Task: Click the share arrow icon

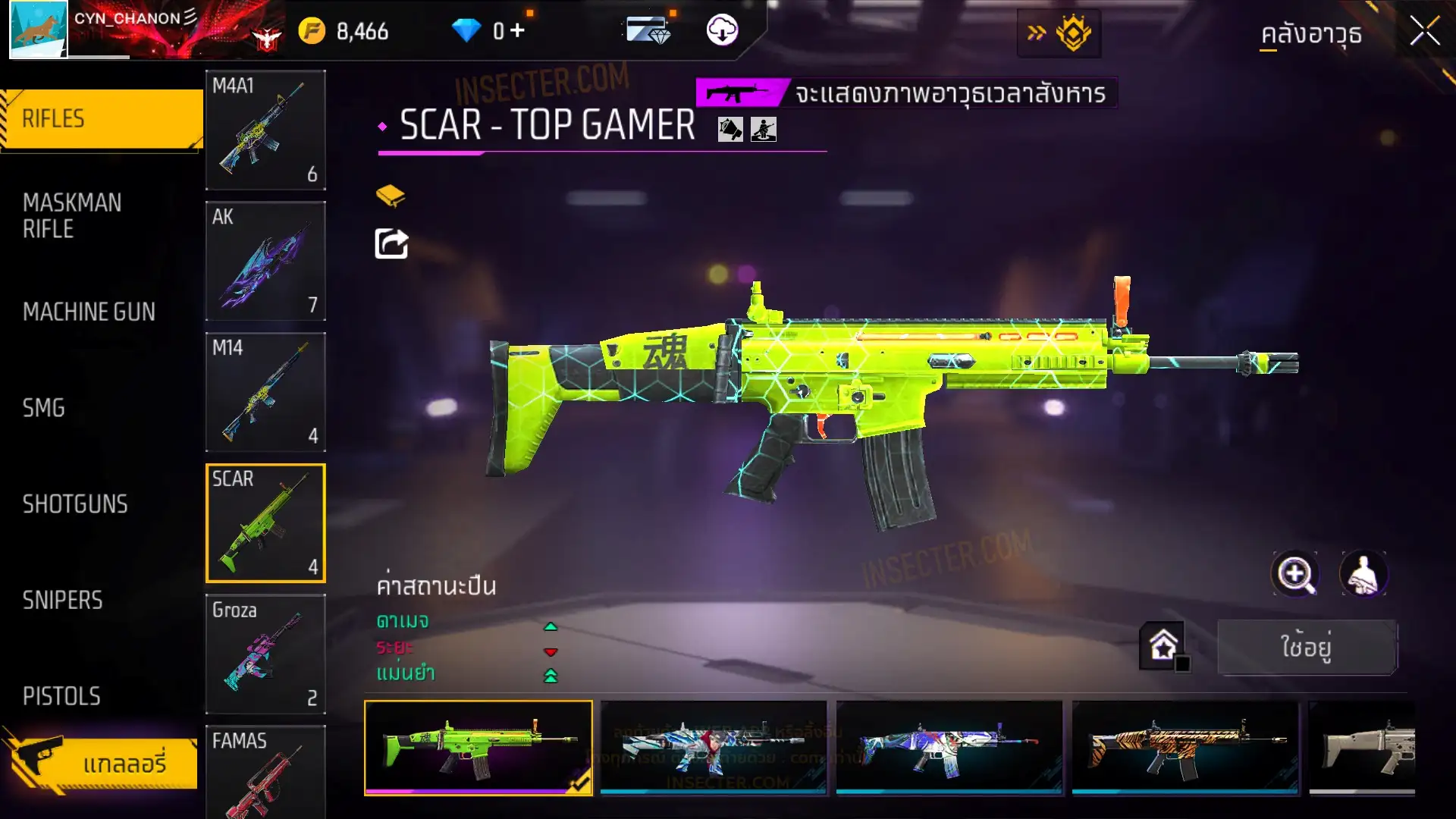Action: 391,243
